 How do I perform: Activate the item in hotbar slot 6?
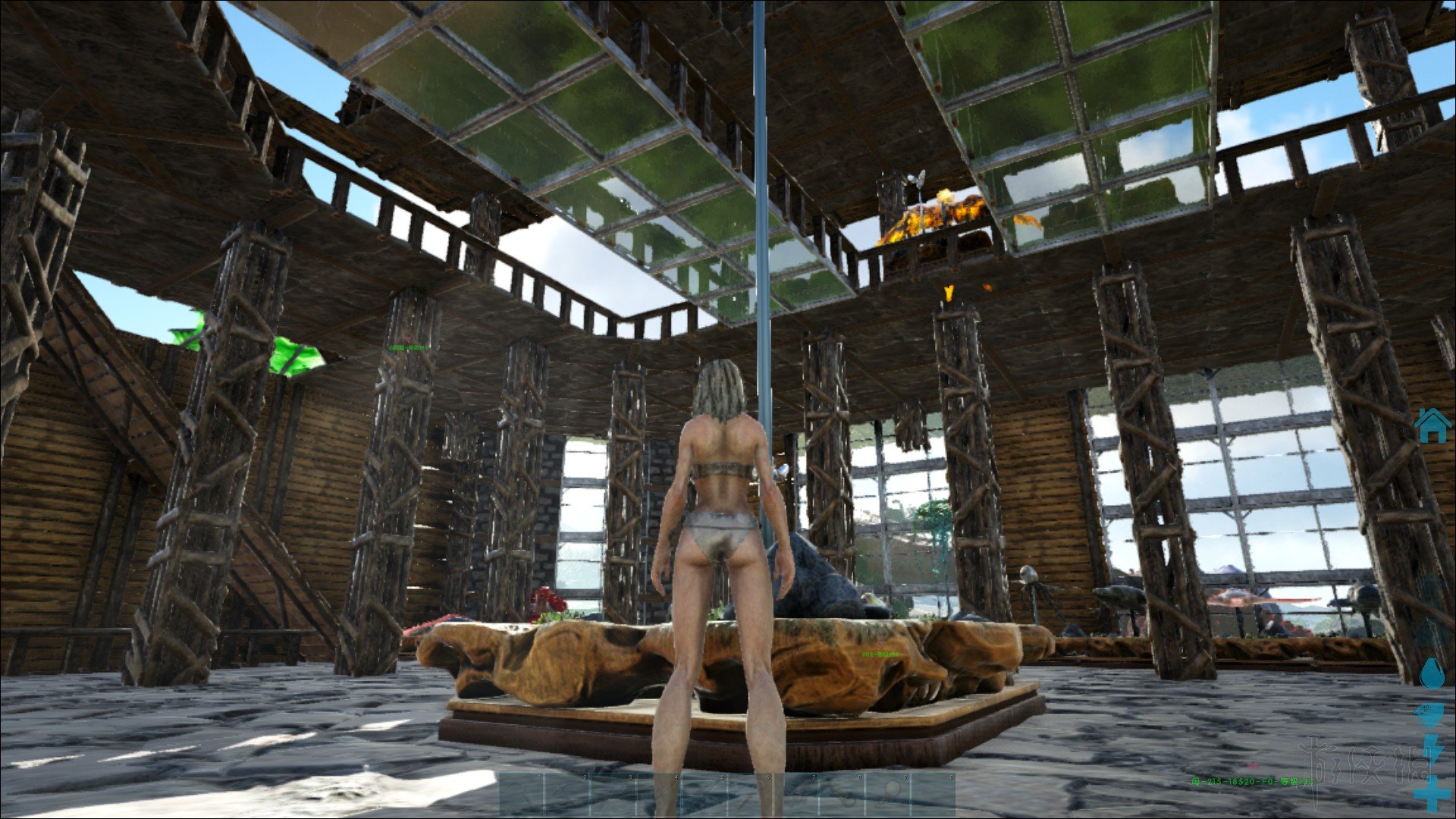pos(751,795)
